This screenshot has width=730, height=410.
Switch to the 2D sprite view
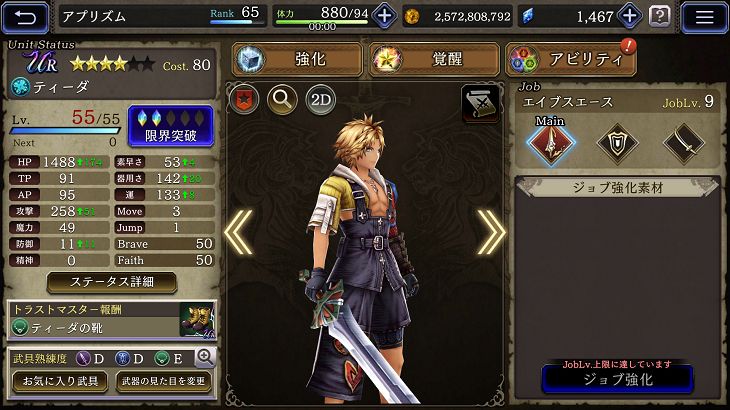[320, 99]
